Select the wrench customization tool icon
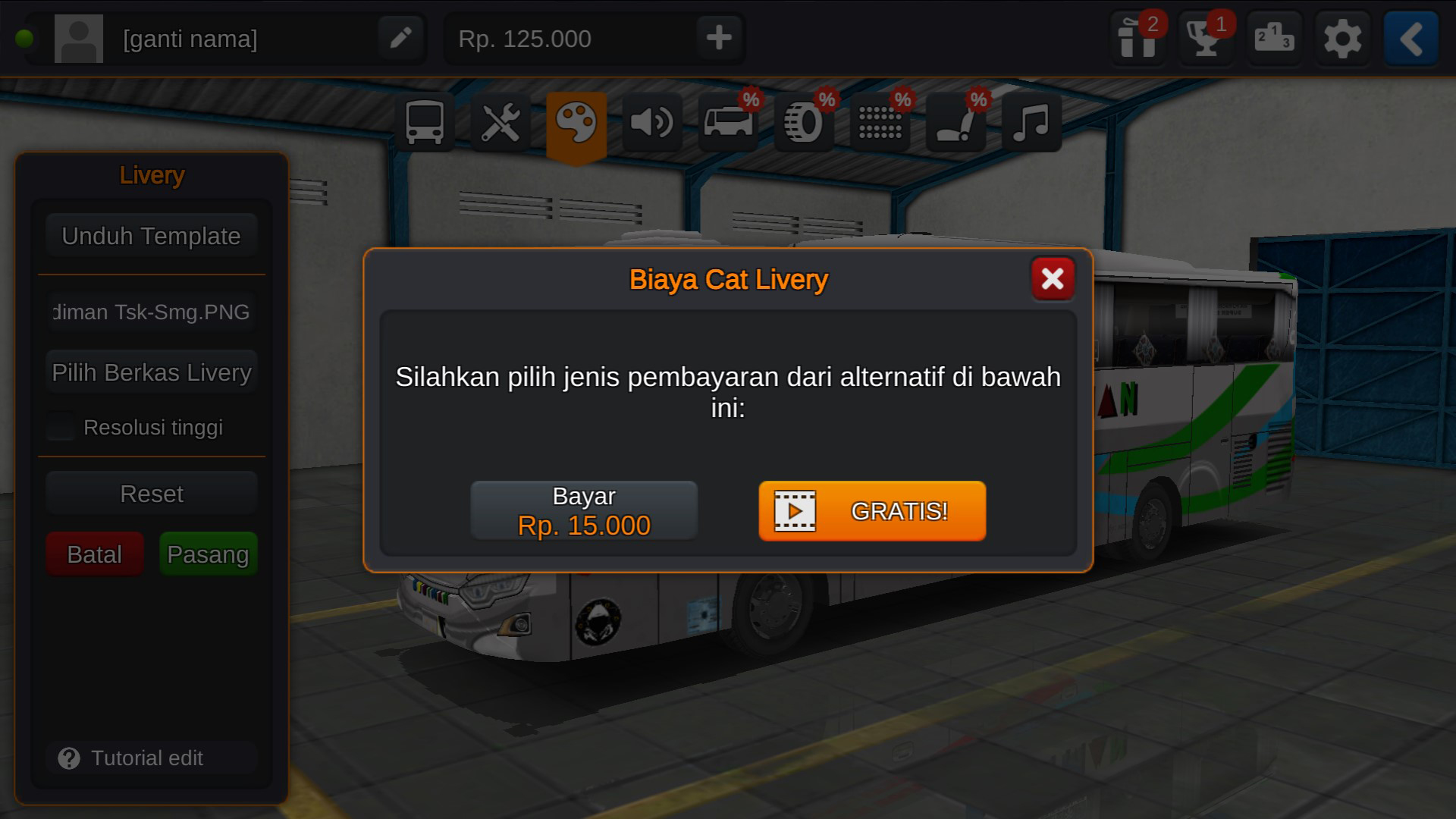 tap(502, 121)
